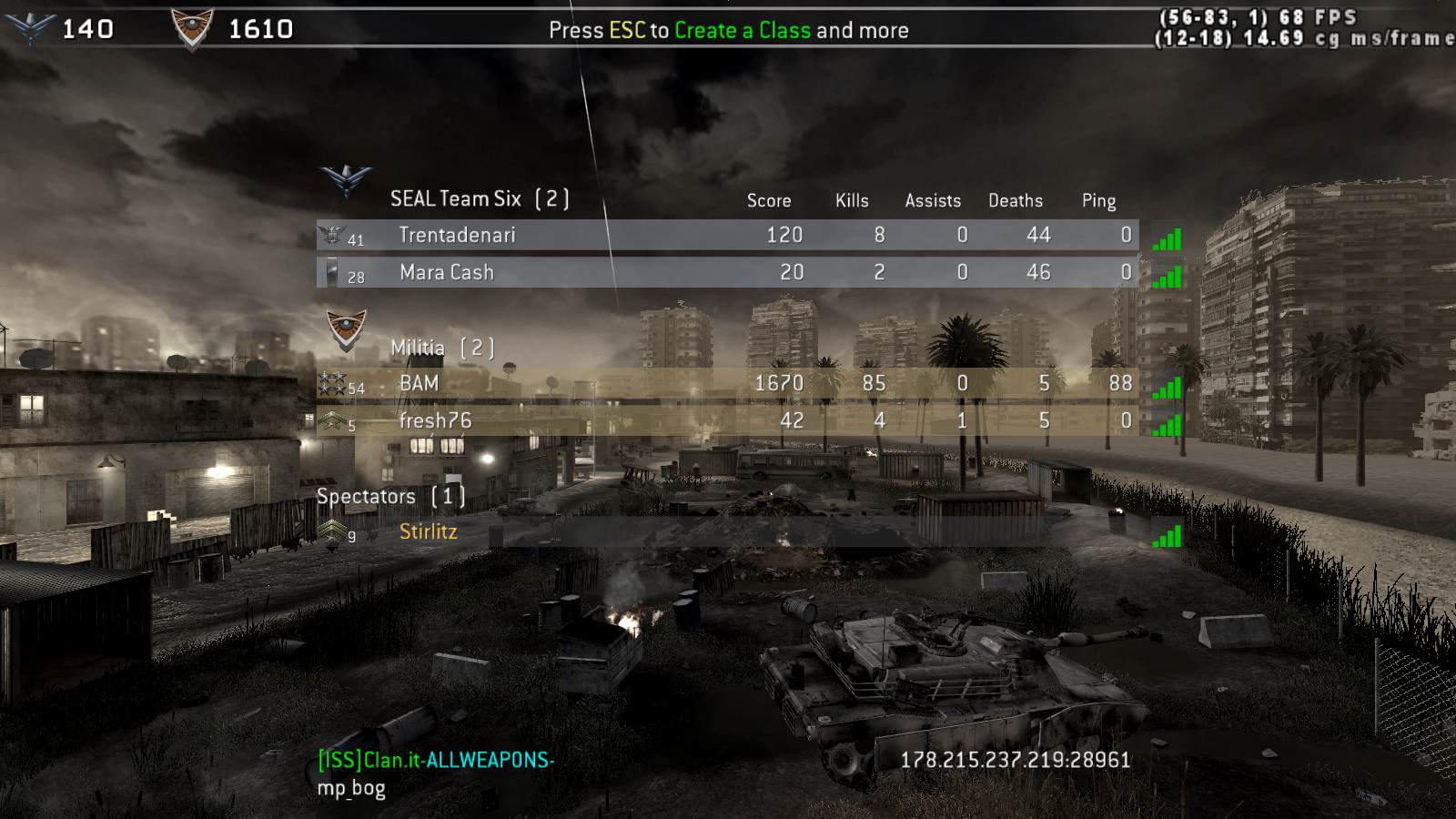Select spectator Stirlitz in the list
1456x819 pixels.
(428, 532)
